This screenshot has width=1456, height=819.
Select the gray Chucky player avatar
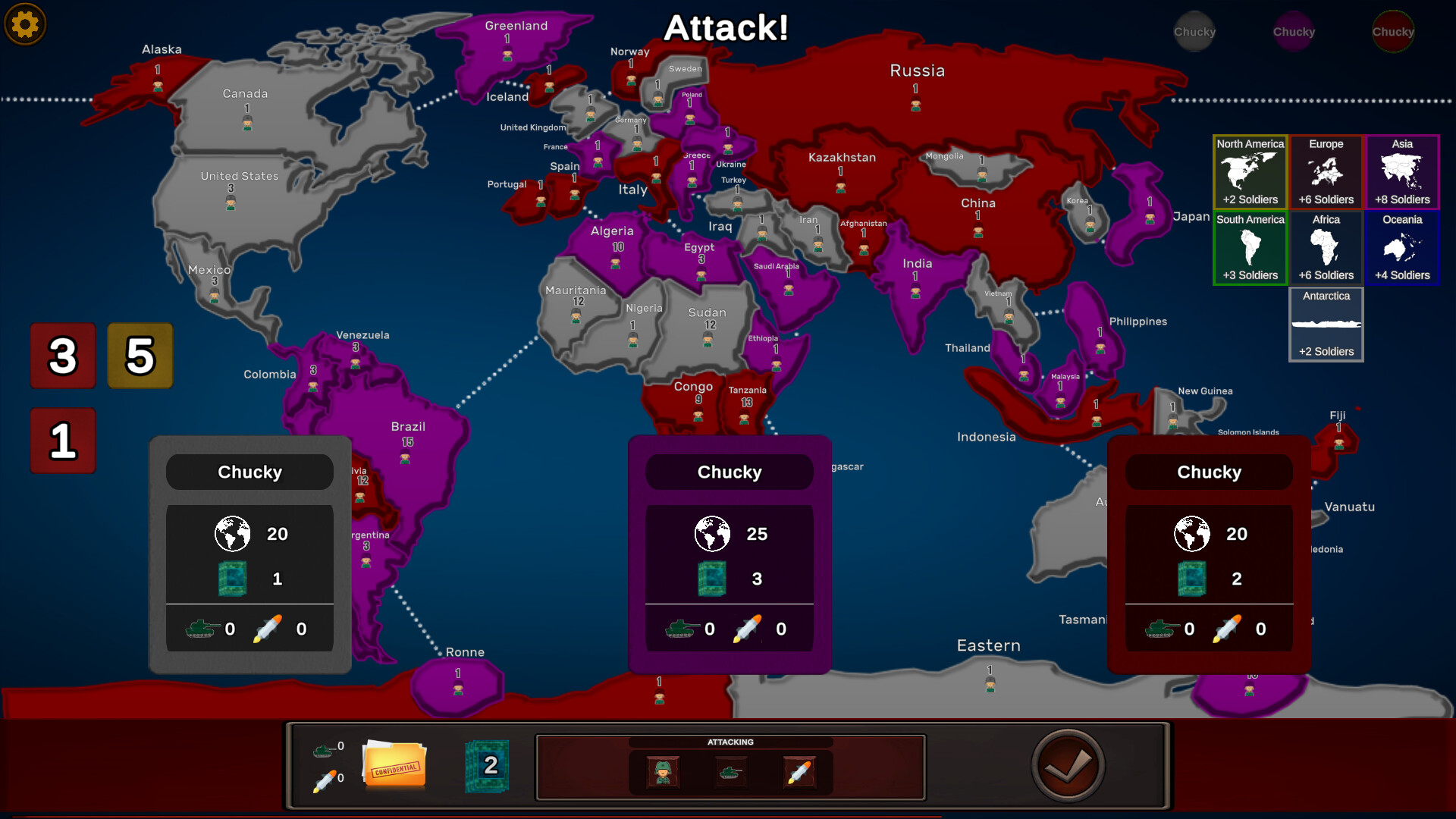[x=1194, y=31]
